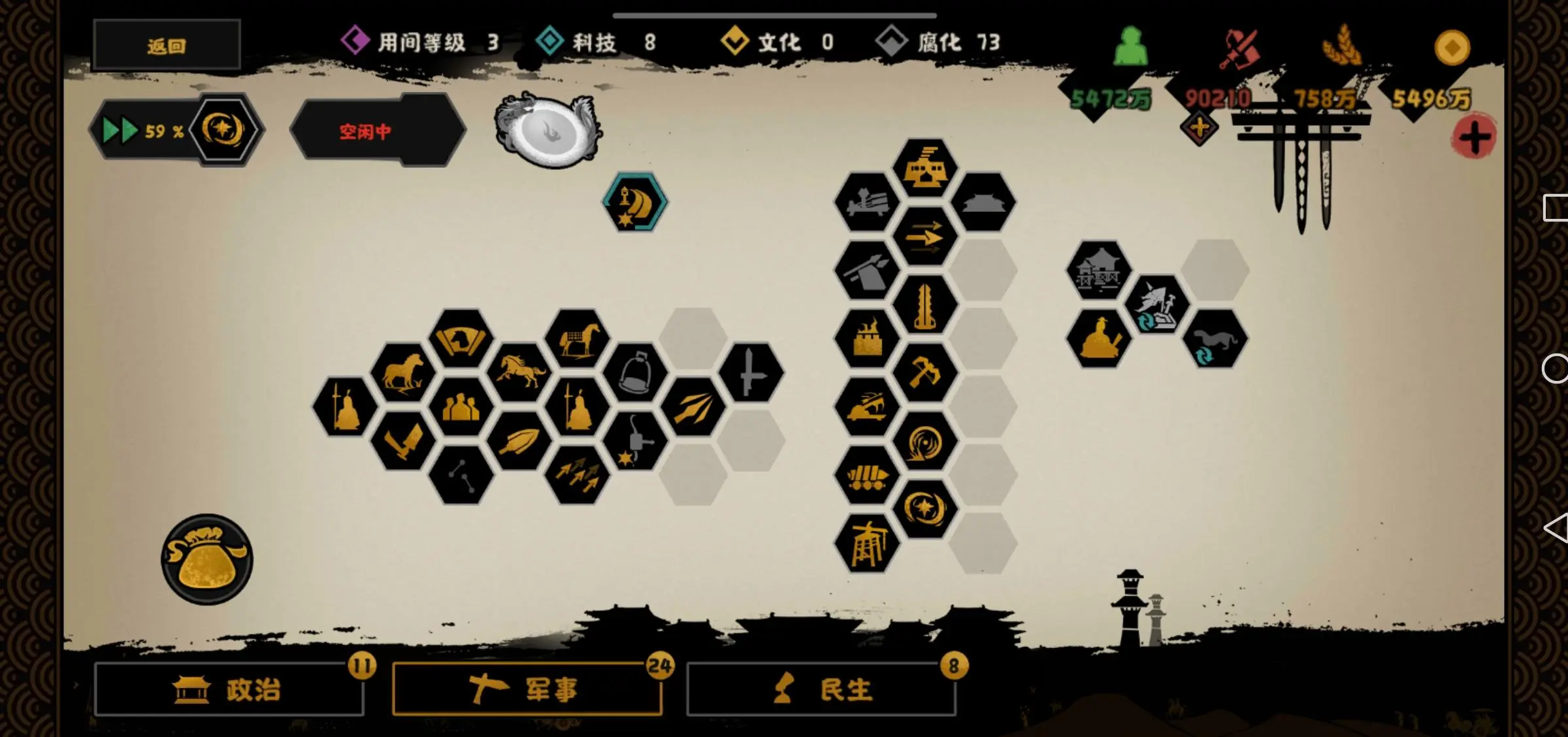Tap the red plus button
Screen dimensions: 1568x737
tap(1474, 138)
